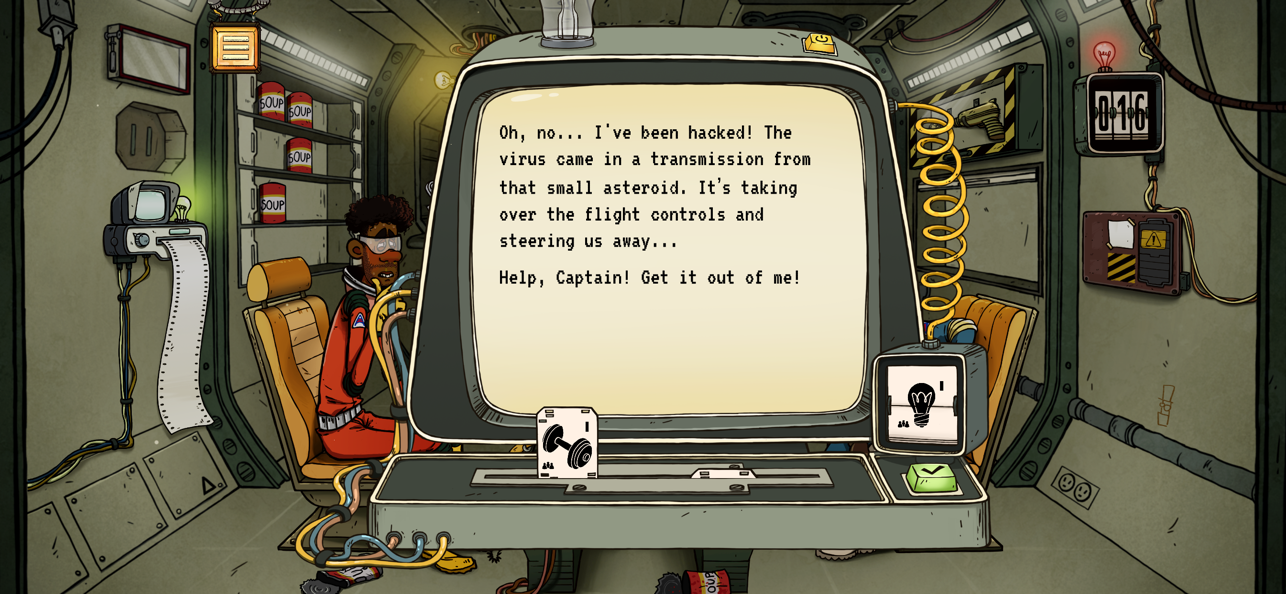Select the lightbulb card in the reader
1286x594 pixels.
pos(921,404)
